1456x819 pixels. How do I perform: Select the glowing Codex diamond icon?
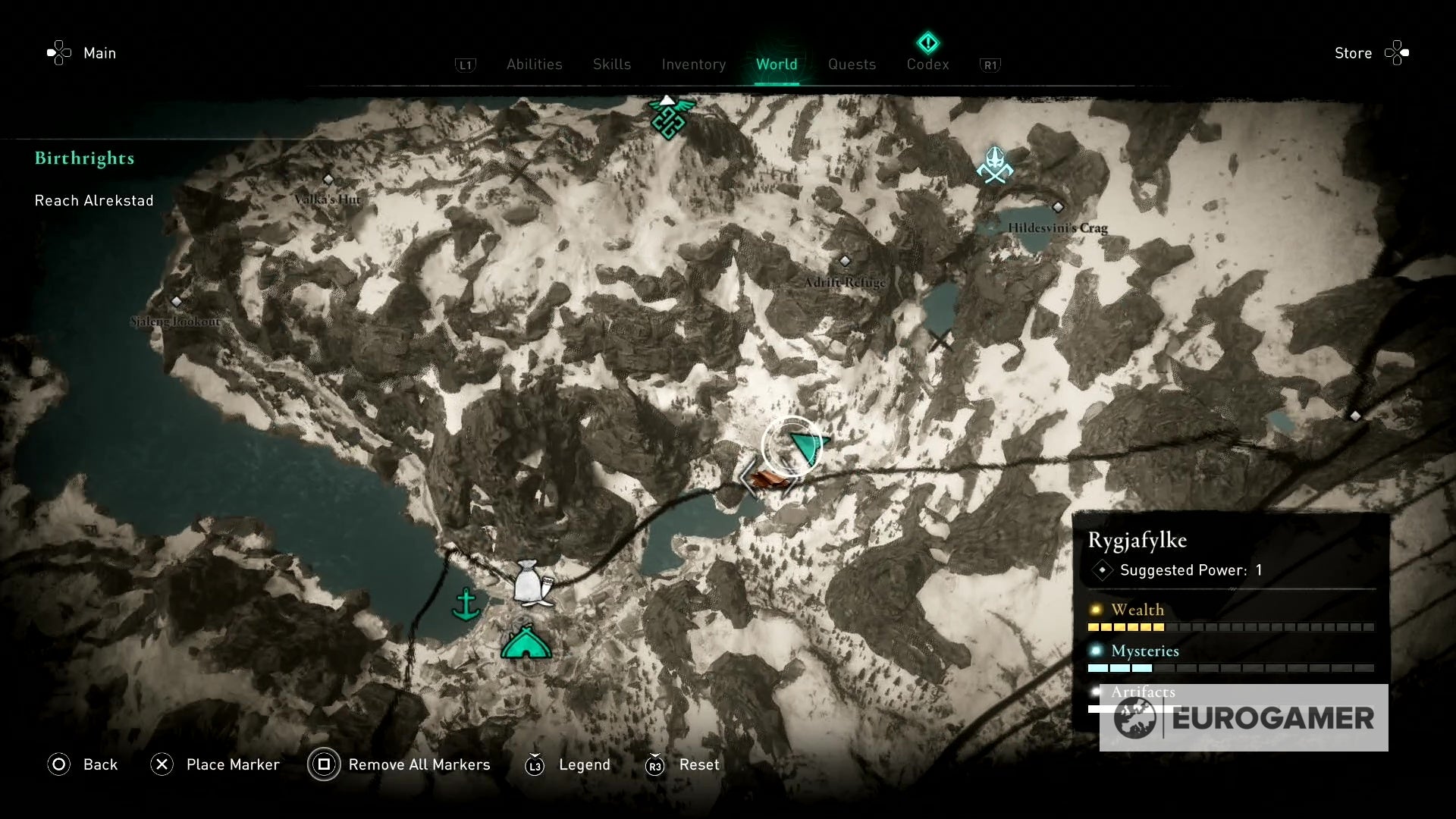(x=927, y=43)
